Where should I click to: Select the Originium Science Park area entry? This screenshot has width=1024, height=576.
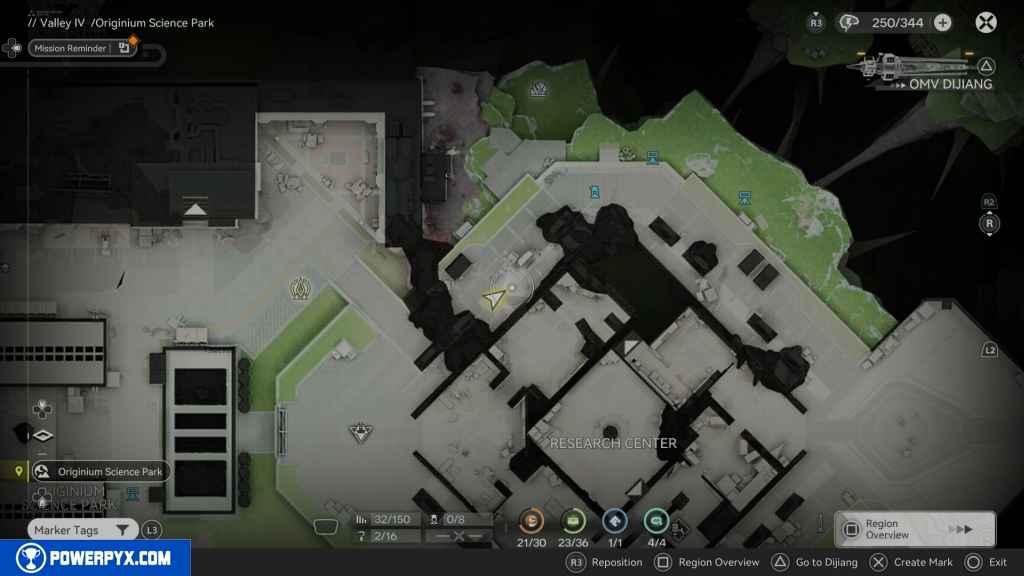[100, 471]
